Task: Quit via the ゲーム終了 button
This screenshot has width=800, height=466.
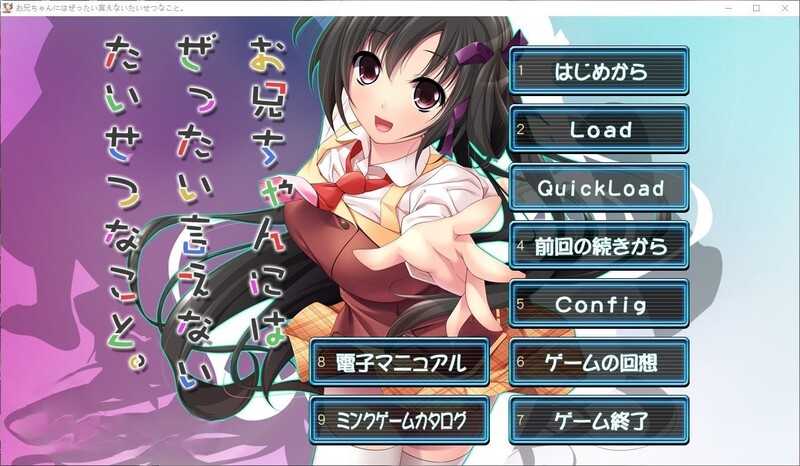Action: [x=600, y=420]
